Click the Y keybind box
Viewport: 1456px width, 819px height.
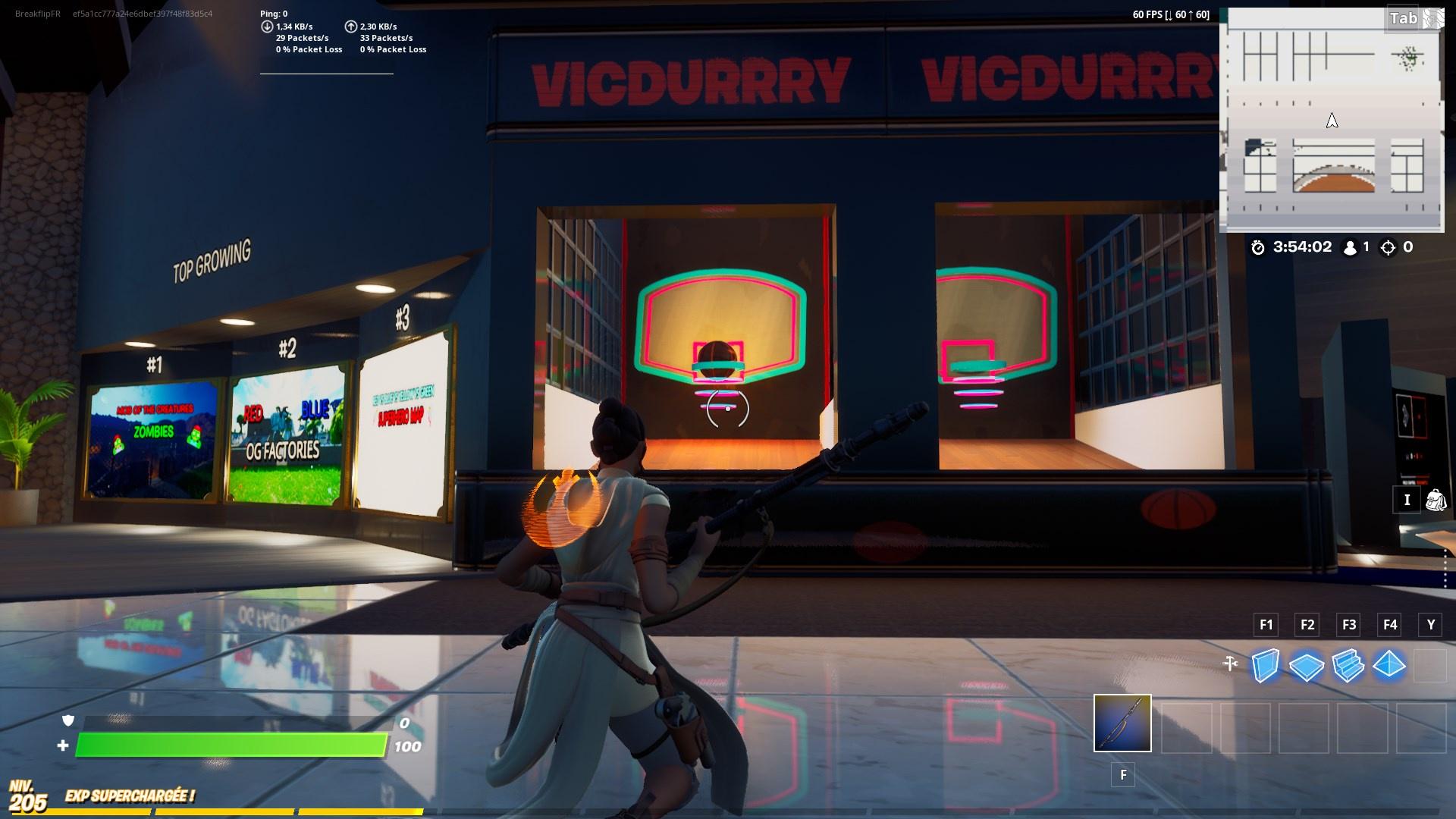click(1430, 625)
